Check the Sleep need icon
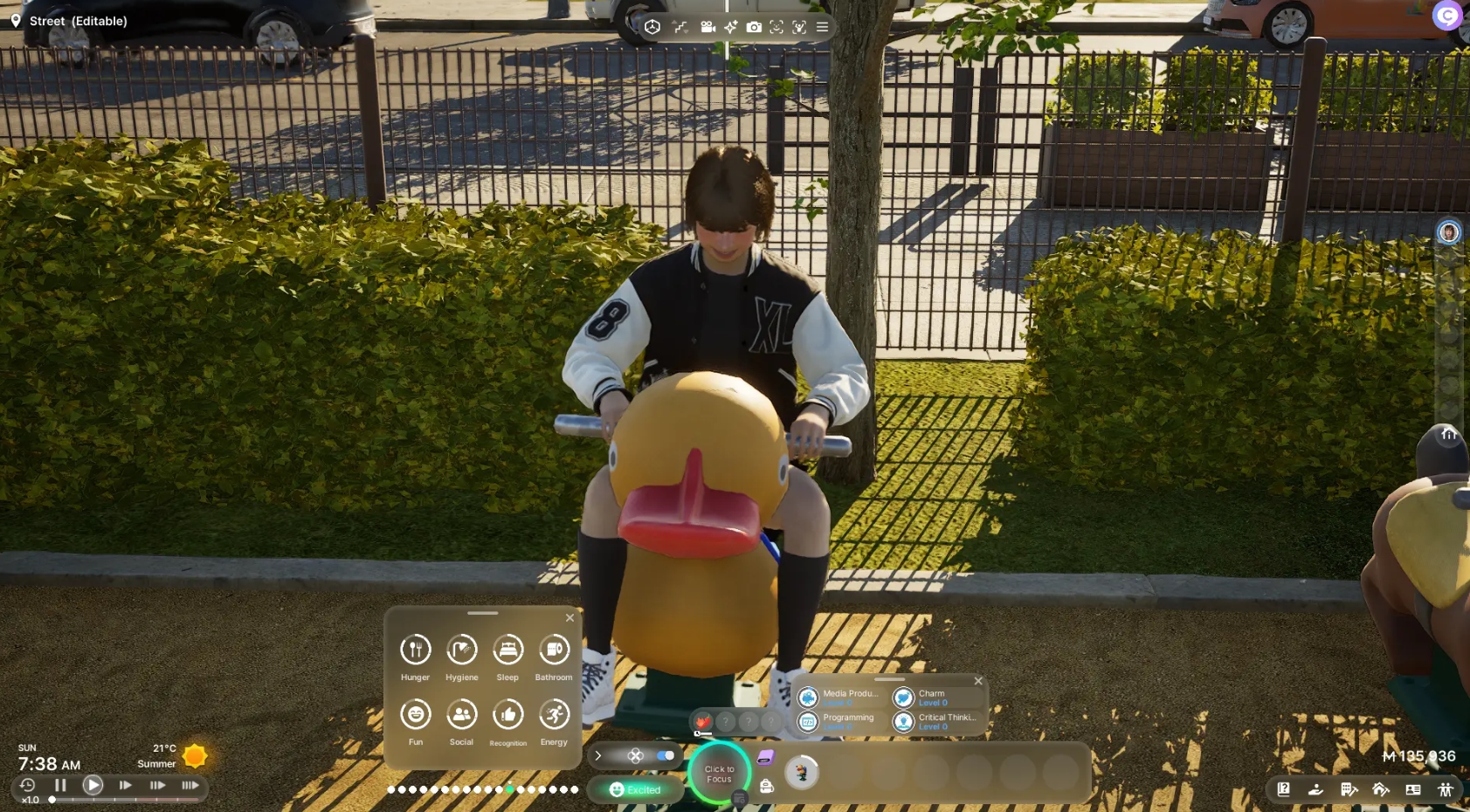This screenshot has height=812, width=1470. [x=507, y=650]
